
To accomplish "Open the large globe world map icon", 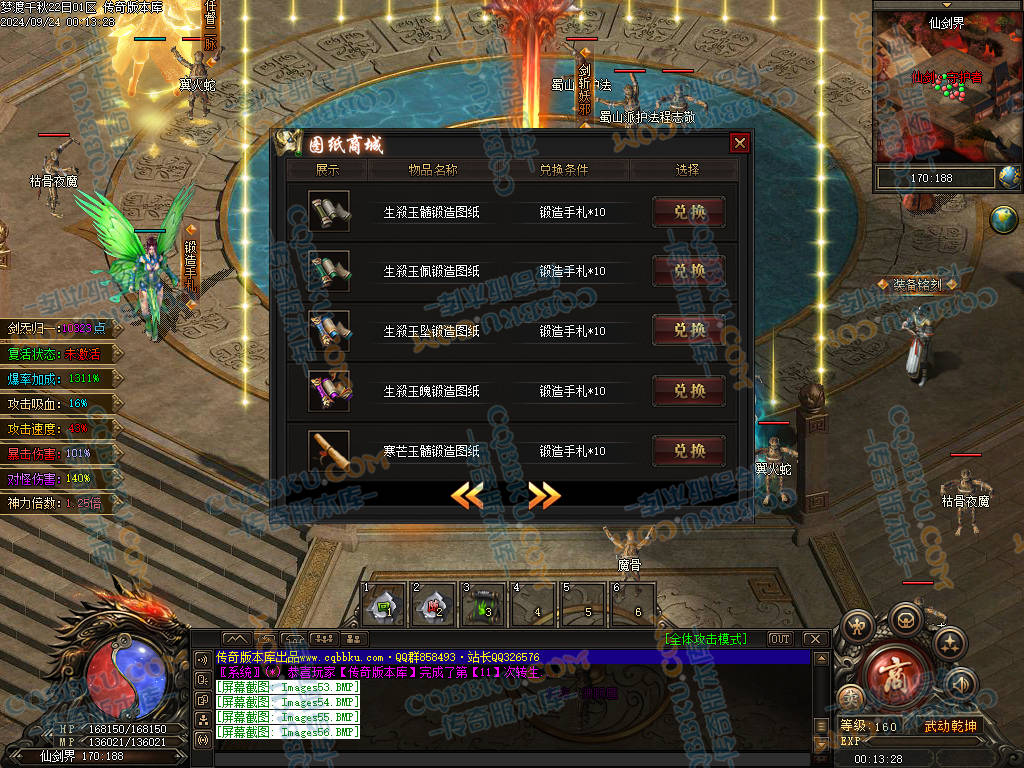I will [x=1003, y=219].
